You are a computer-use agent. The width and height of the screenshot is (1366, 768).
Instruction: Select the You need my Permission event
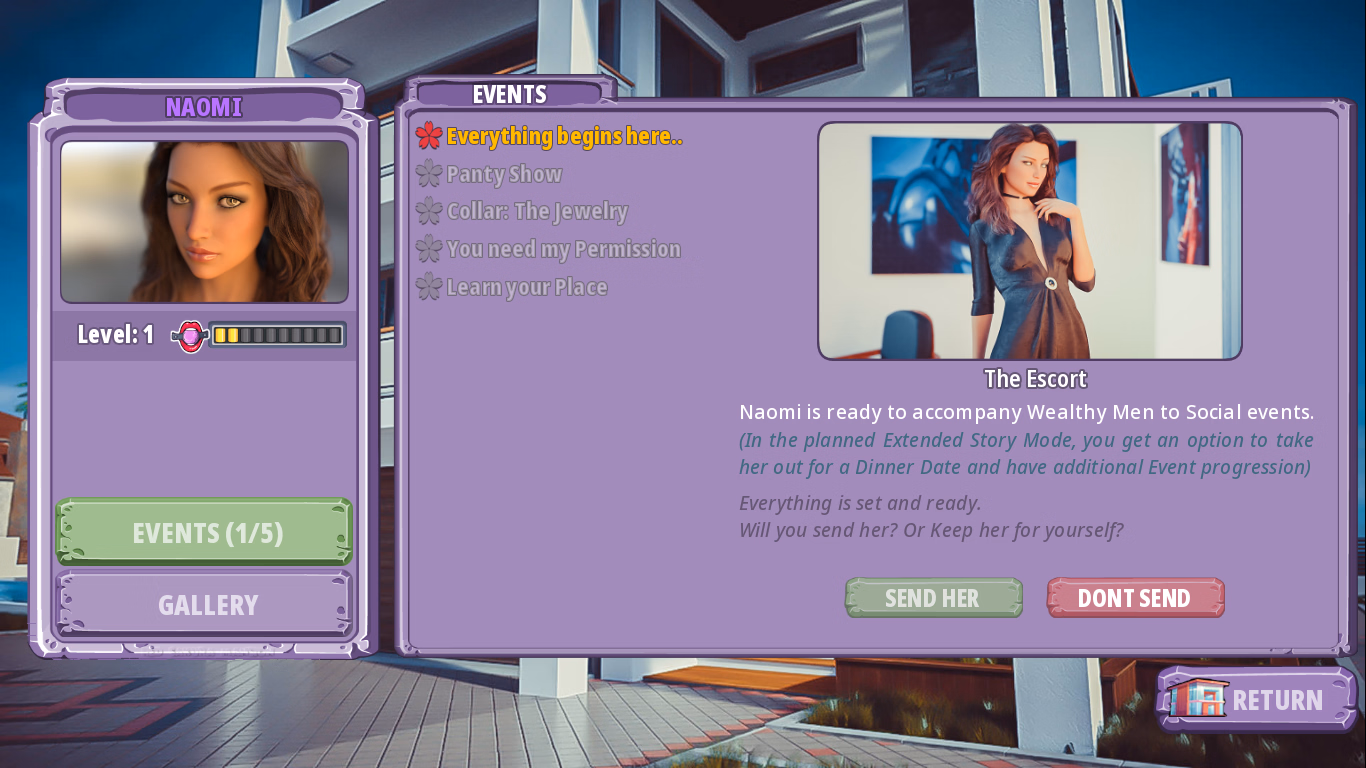click(x=563, y=249)
